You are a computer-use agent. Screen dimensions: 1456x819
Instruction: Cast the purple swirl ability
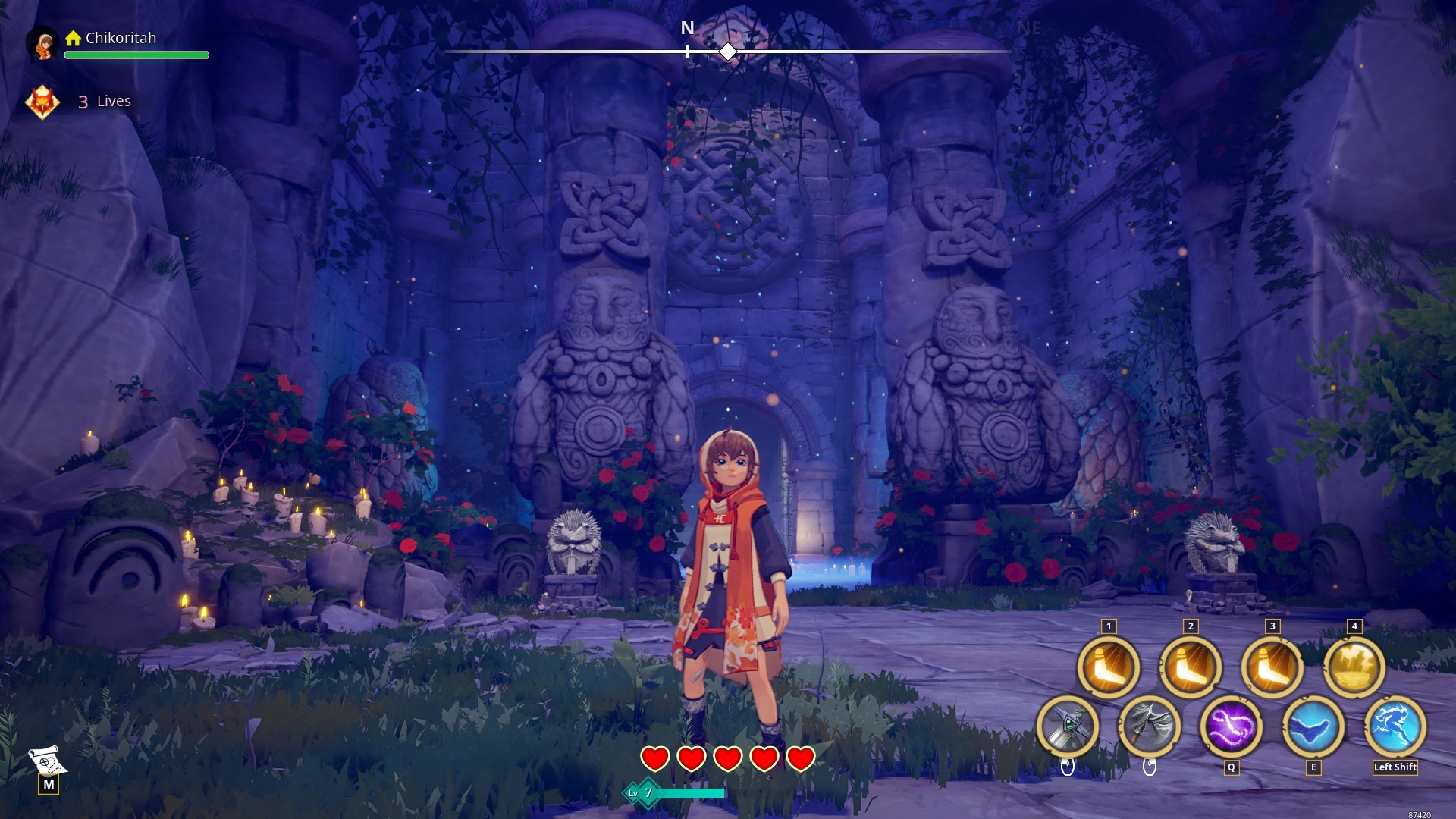tap(1232, 726)
